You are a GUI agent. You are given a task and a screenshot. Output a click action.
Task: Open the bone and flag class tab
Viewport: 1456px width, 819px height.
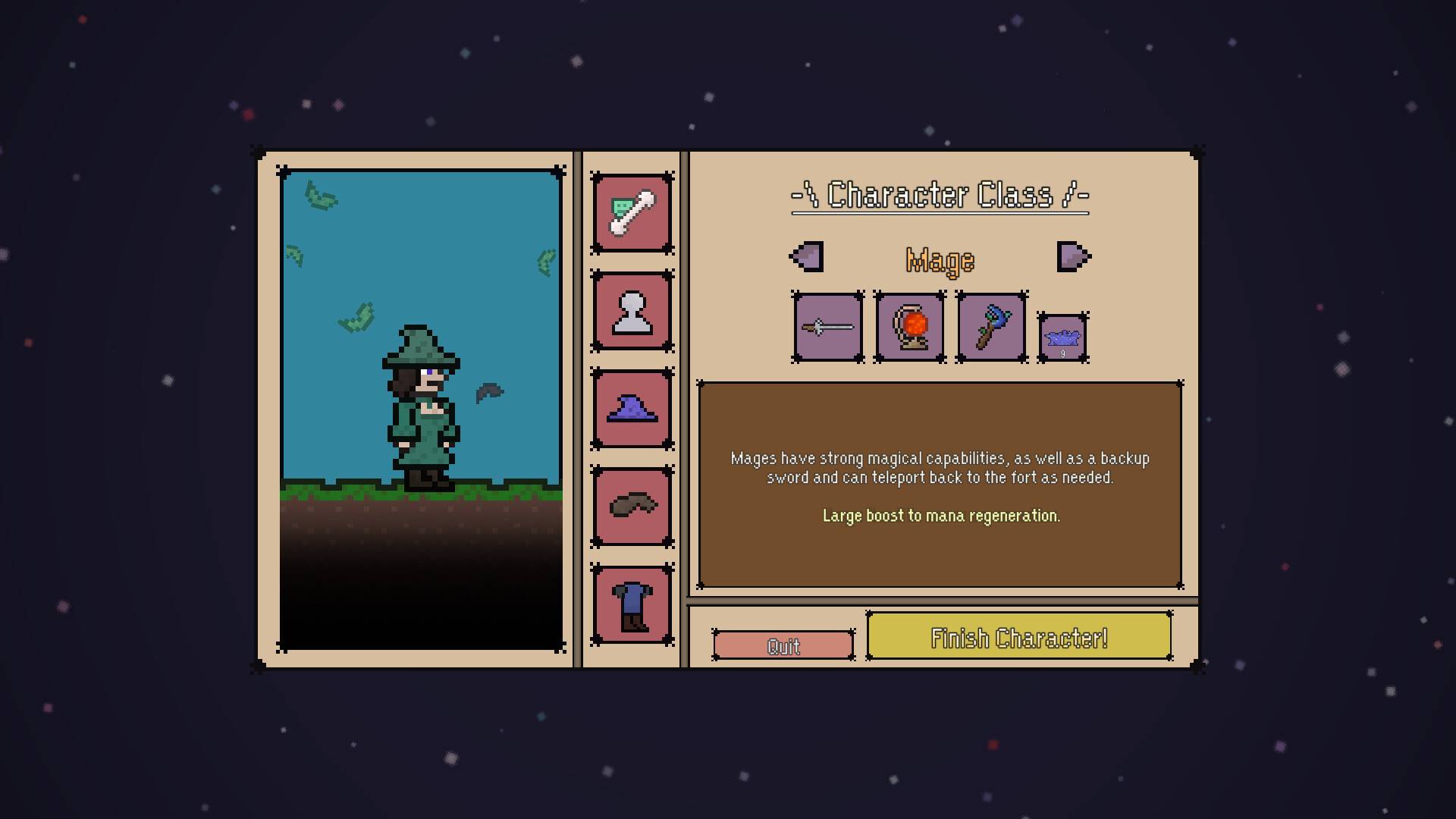click(x=632, y=213)
